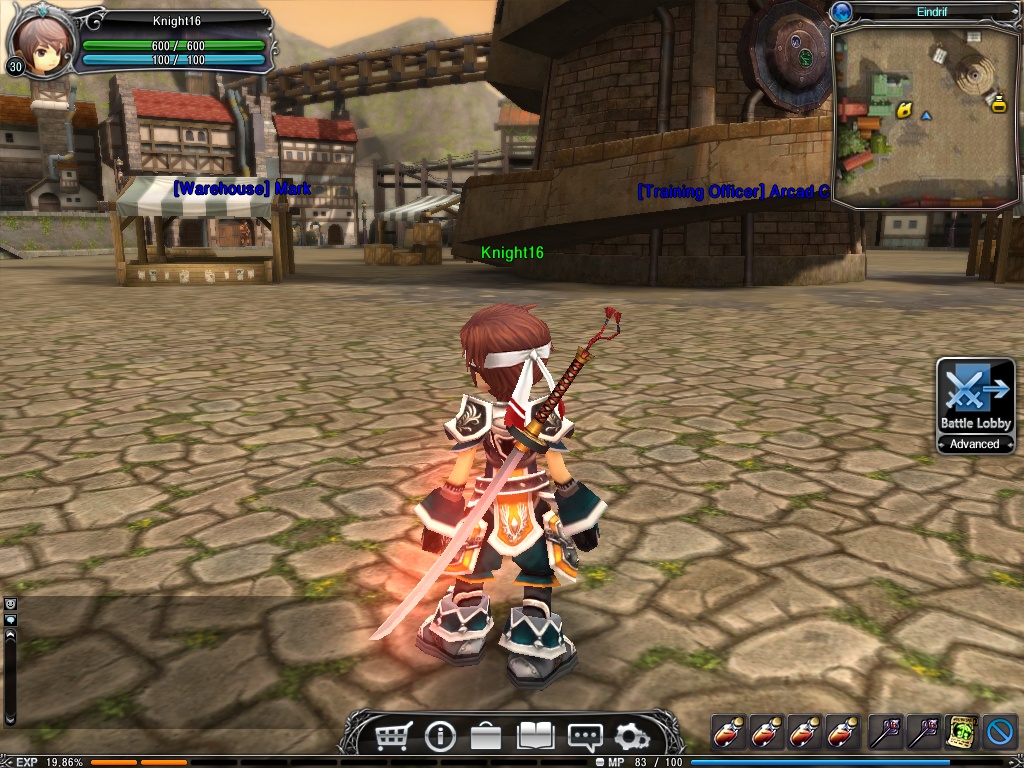This screenshot has height=768, width=1024.
Task: Click the chat scroll down arrow
Action: [10, 717]
